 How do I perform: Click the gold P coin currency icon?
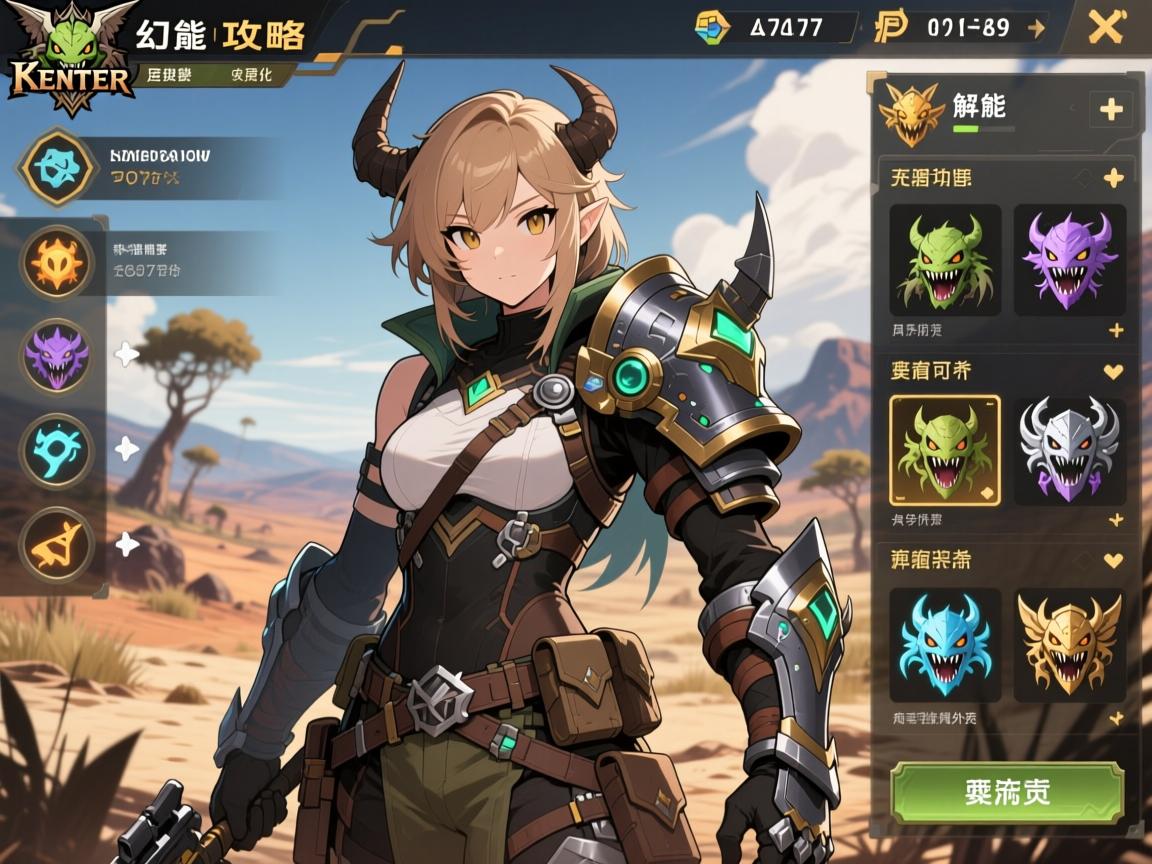point(890,27)
